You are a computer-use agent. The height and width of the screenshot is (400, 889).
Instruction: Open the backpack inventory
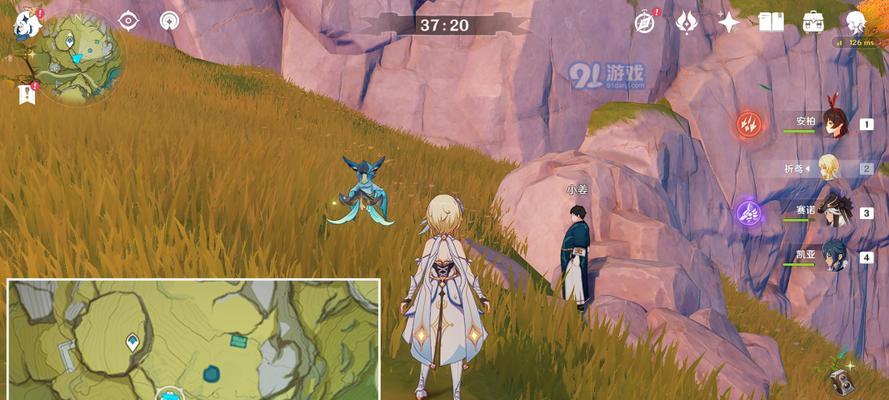[813, 21]
